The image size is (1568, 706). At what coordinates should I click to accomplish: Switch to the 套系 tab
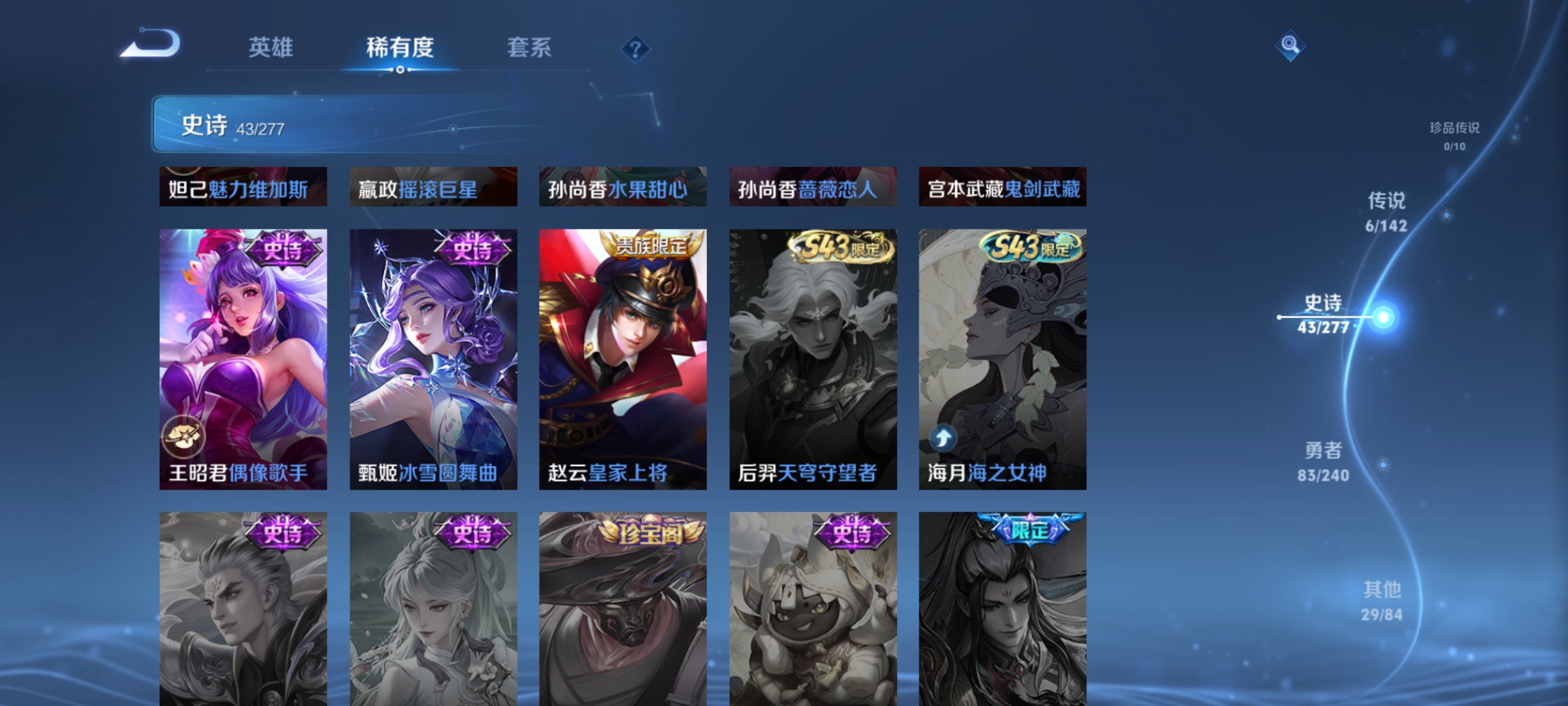[x=529, y=48]
